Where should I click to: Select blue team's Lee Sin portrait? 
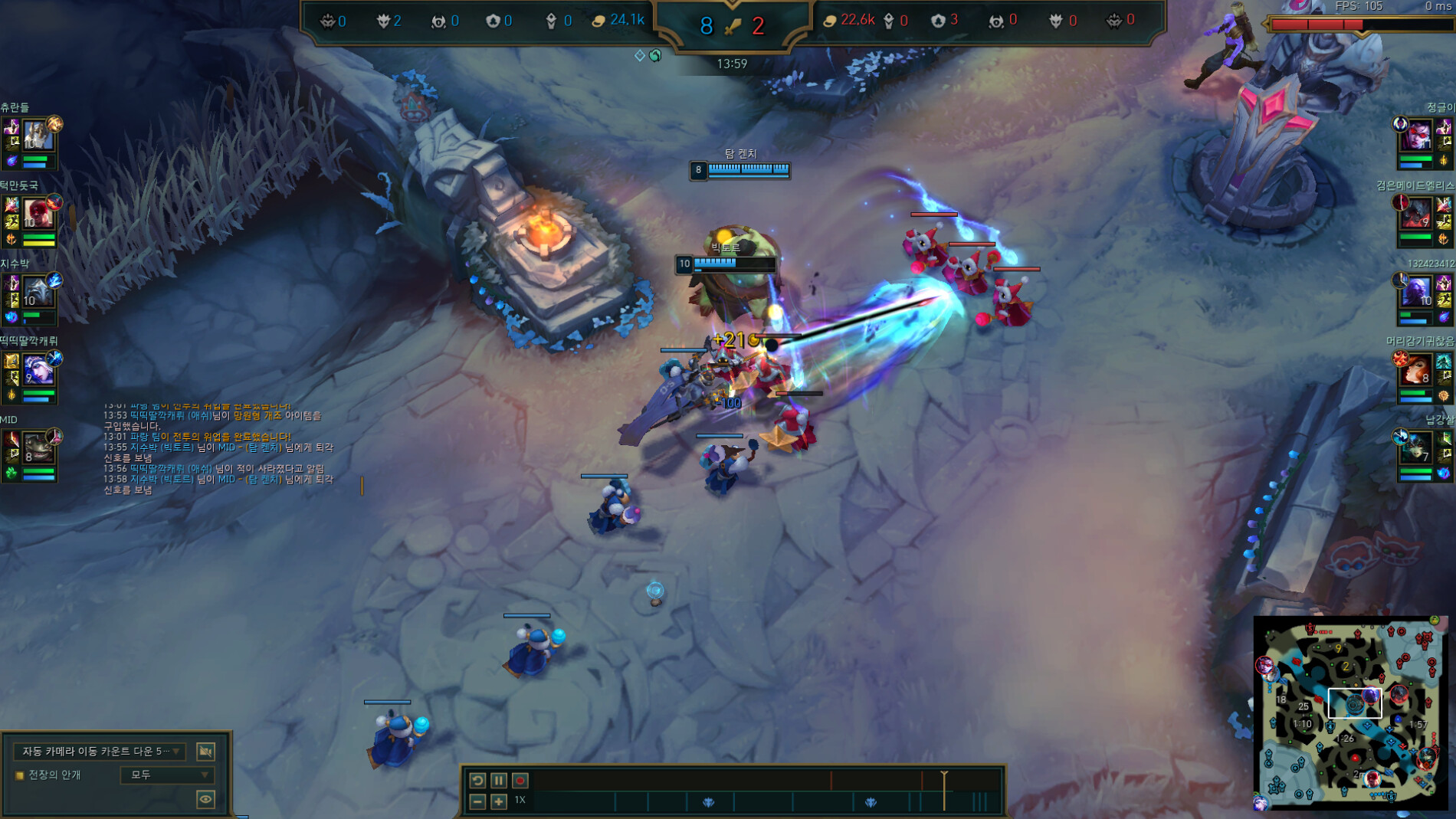coord(37,213)
